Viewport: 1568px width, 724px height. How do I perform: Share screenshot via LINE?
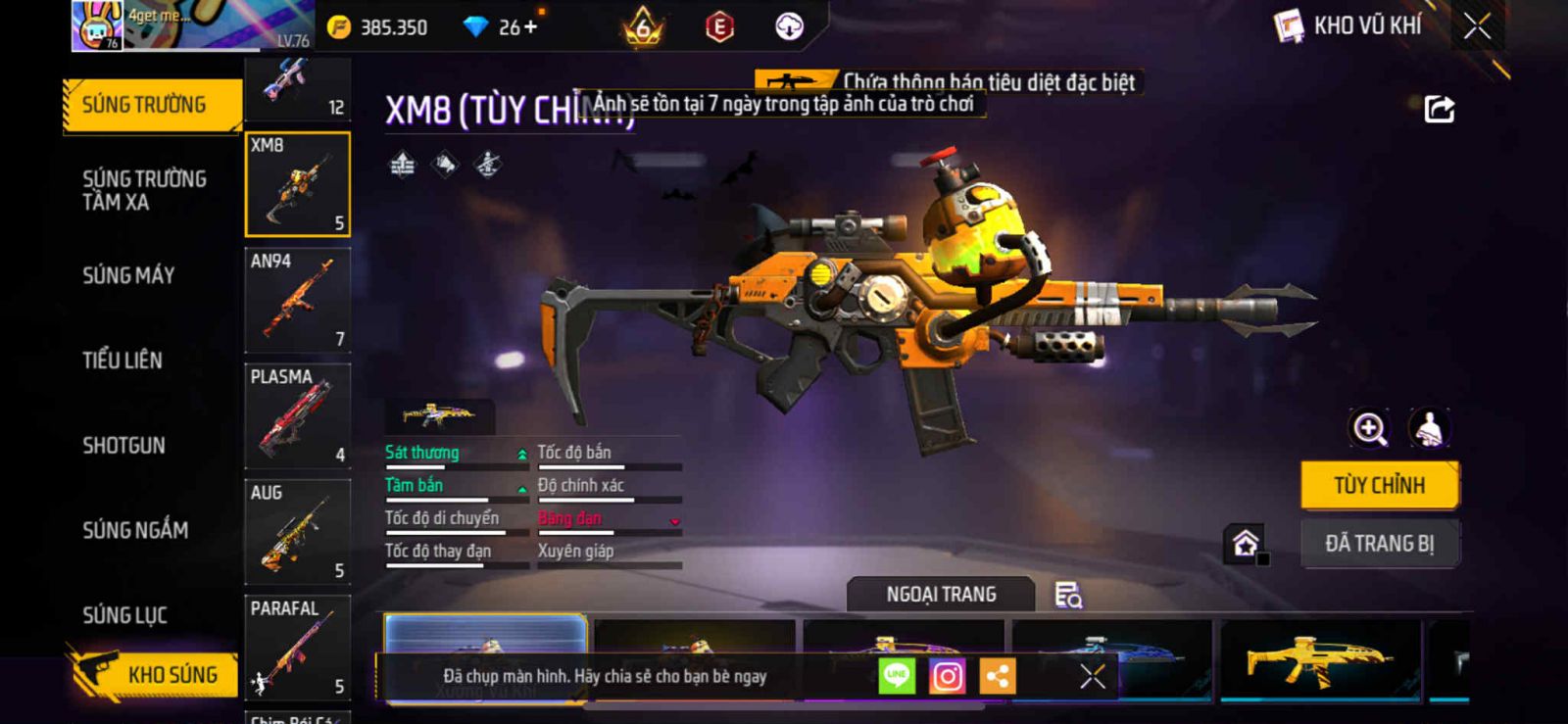[897, 676]
